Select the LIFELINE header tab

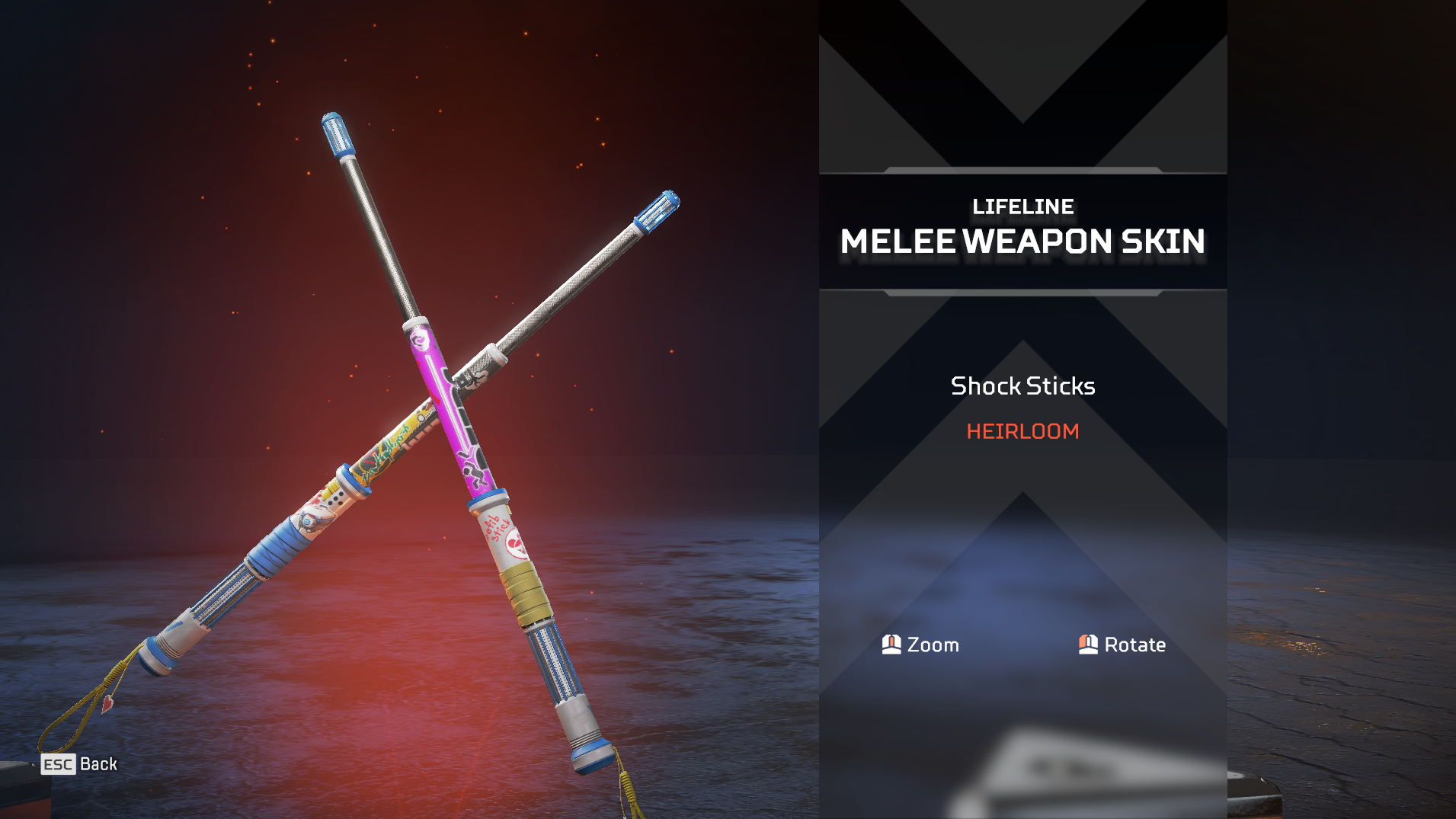[1022, 206]
